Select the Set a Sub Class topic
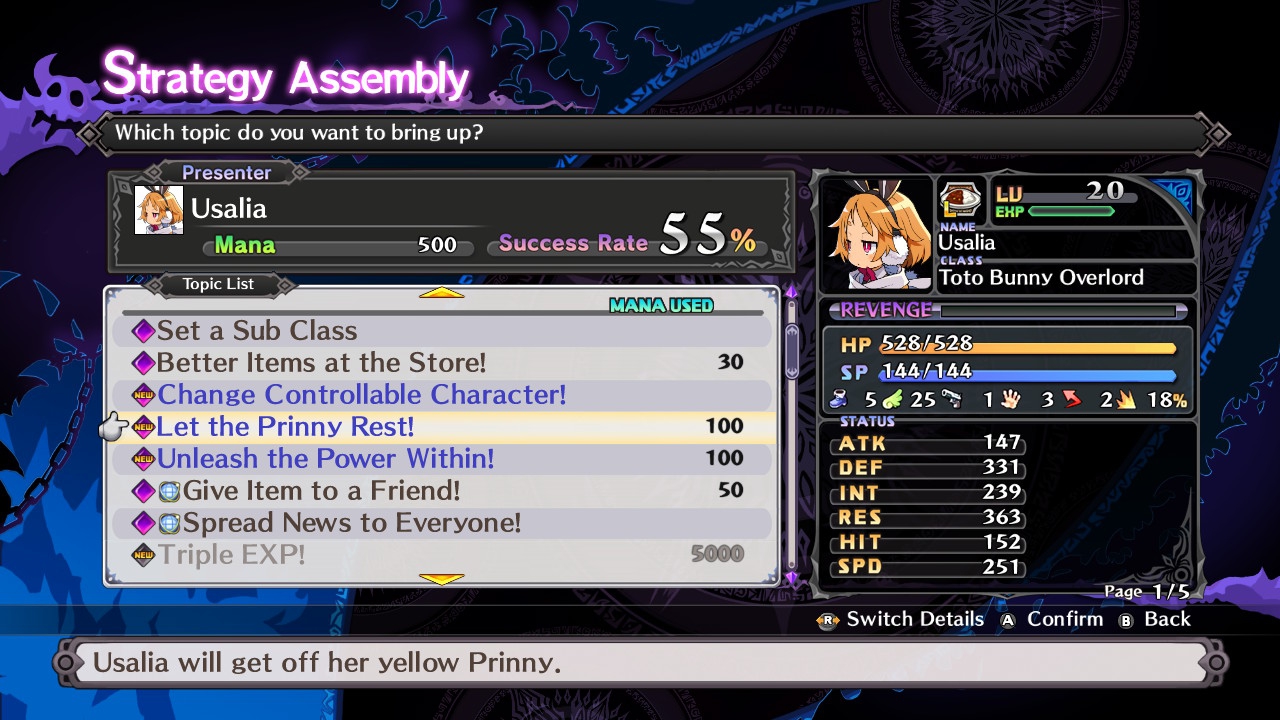The height and width of the screenshot is (720, 1280). tap(256, 331)
